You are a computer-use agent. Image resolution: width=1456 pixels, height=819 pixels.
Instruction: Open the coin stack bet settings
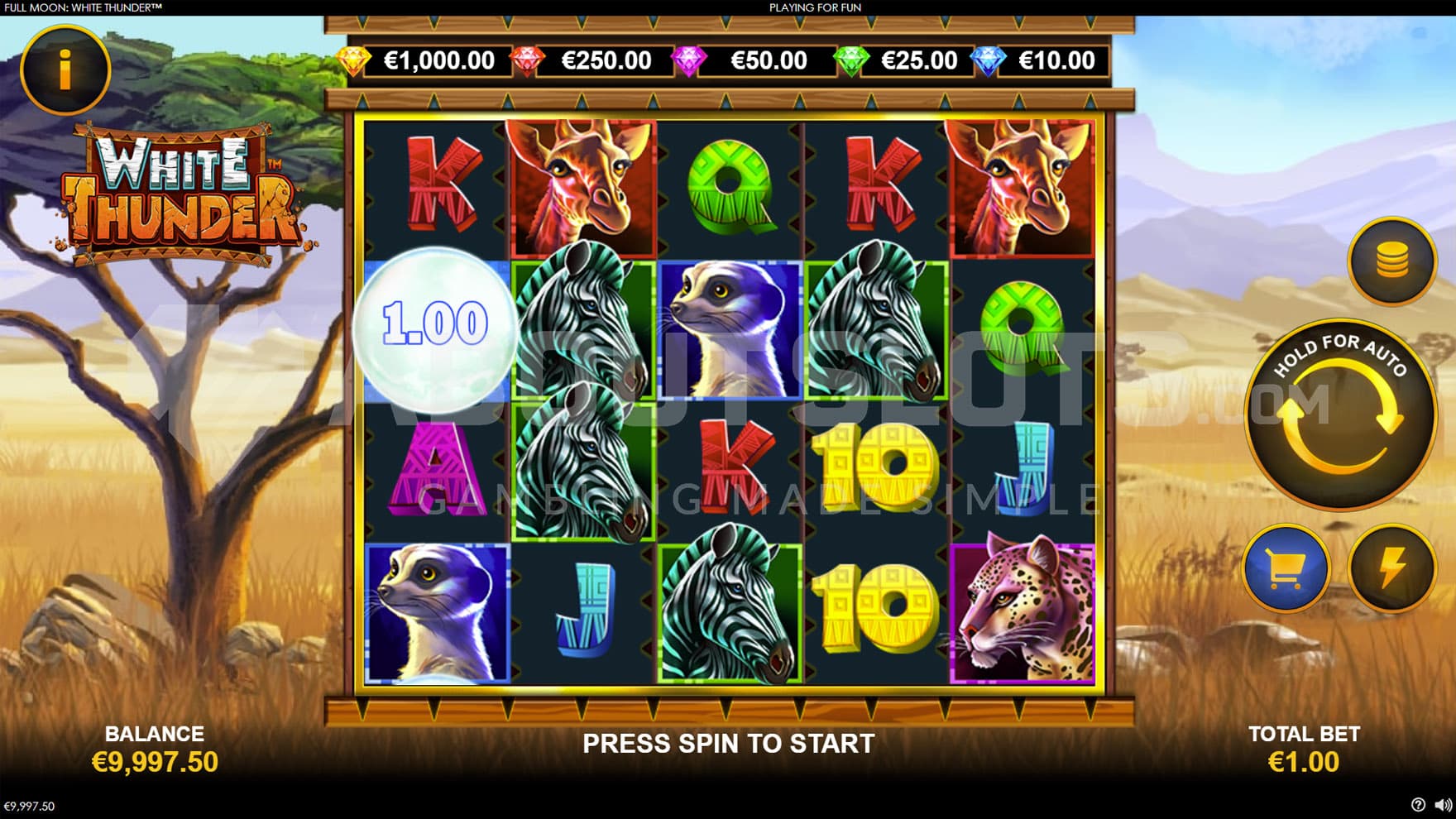tap(1391, 262)
